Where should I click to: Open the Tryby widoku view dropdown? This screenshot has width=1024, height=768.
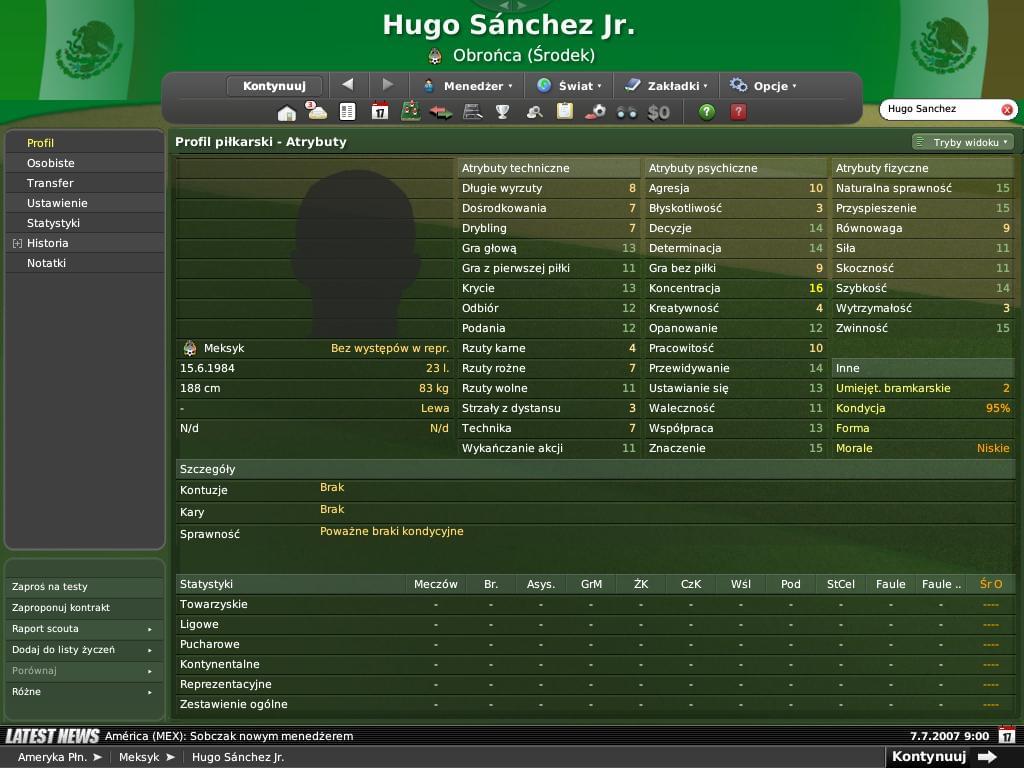963,142
